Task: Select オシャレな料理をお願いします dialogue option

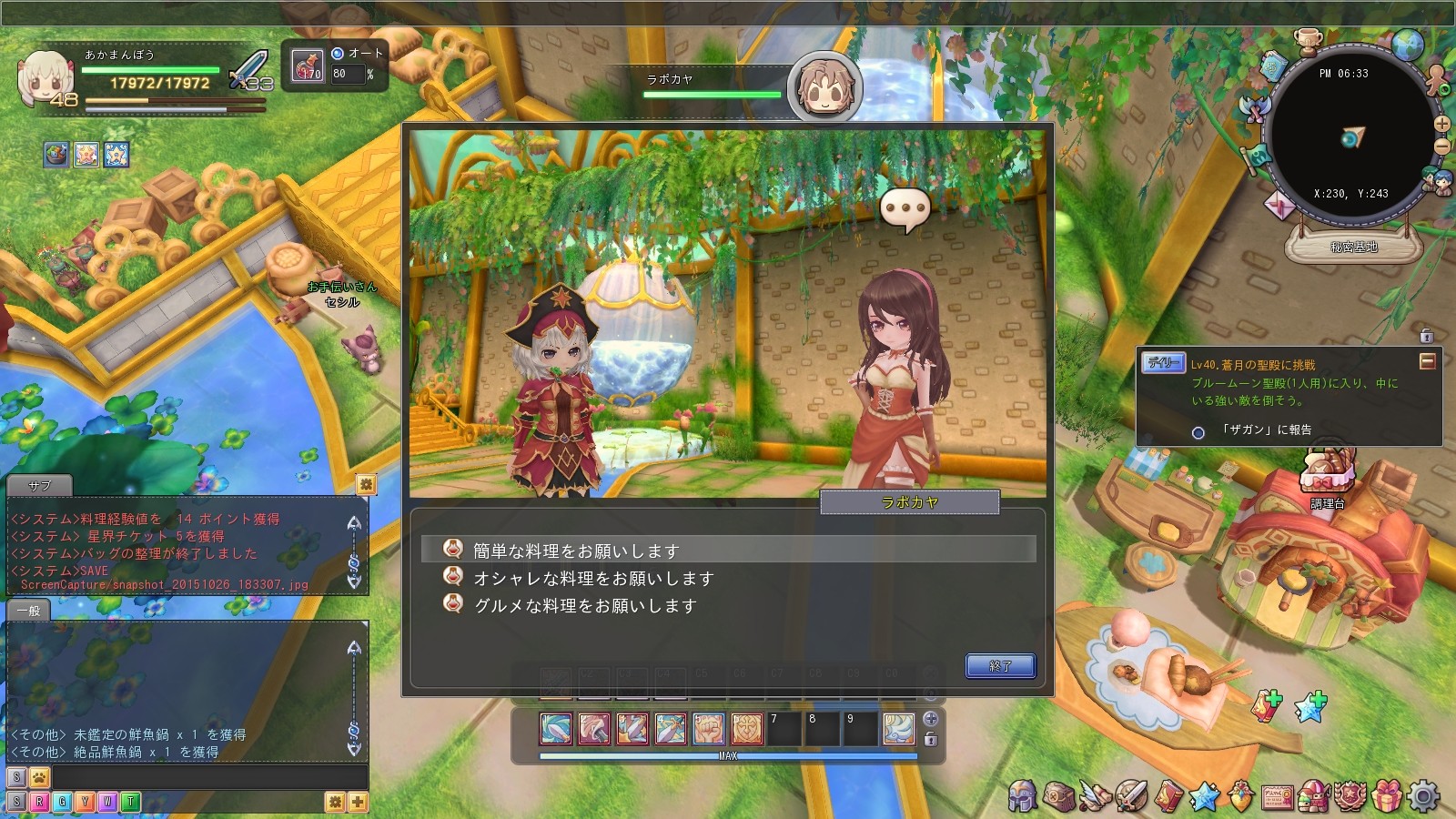Action: [x=593, y=578]
